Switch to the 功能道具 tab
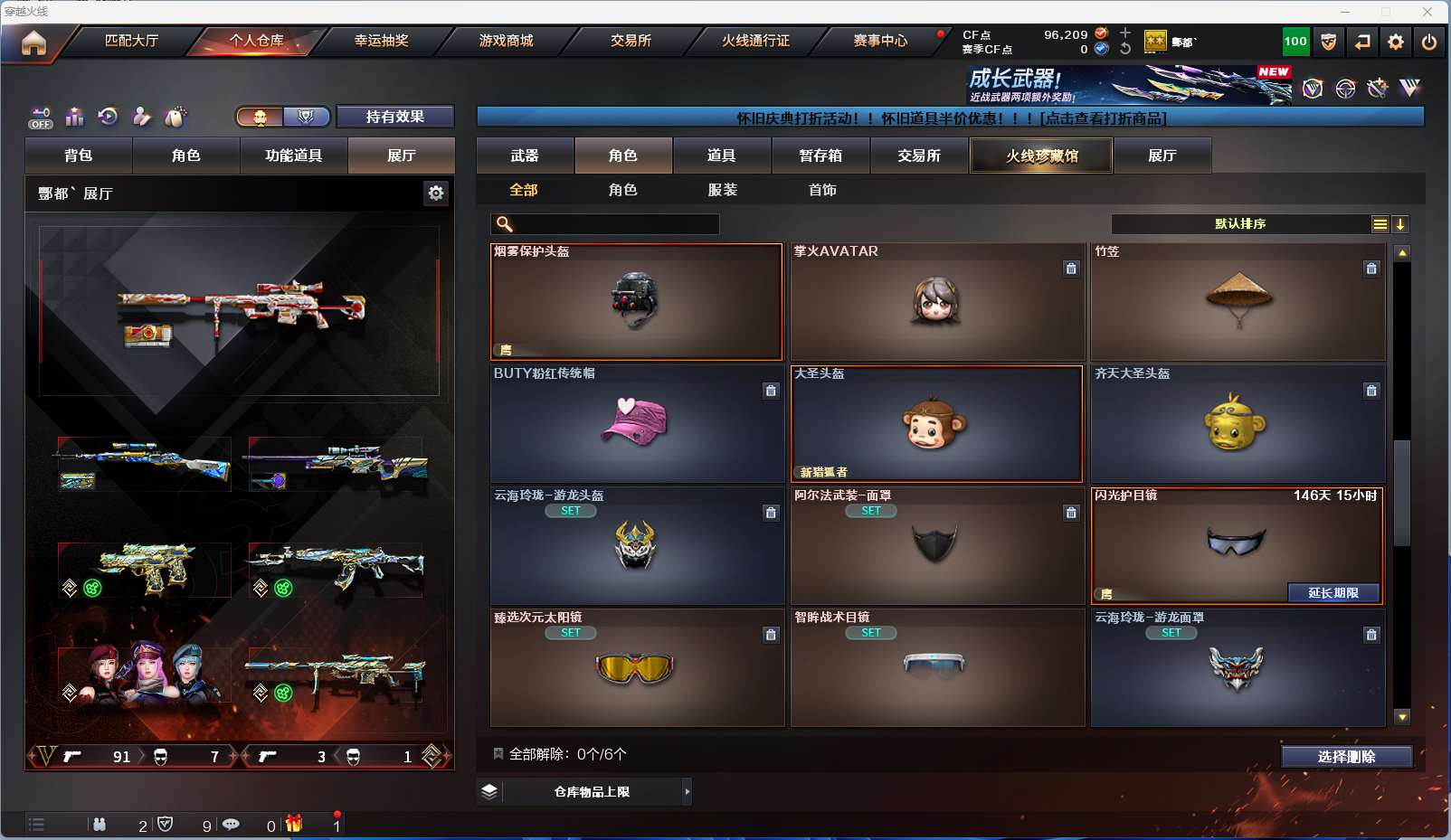Image resolution: width=1451 pixels, height=840 pixels. (293, 156)
